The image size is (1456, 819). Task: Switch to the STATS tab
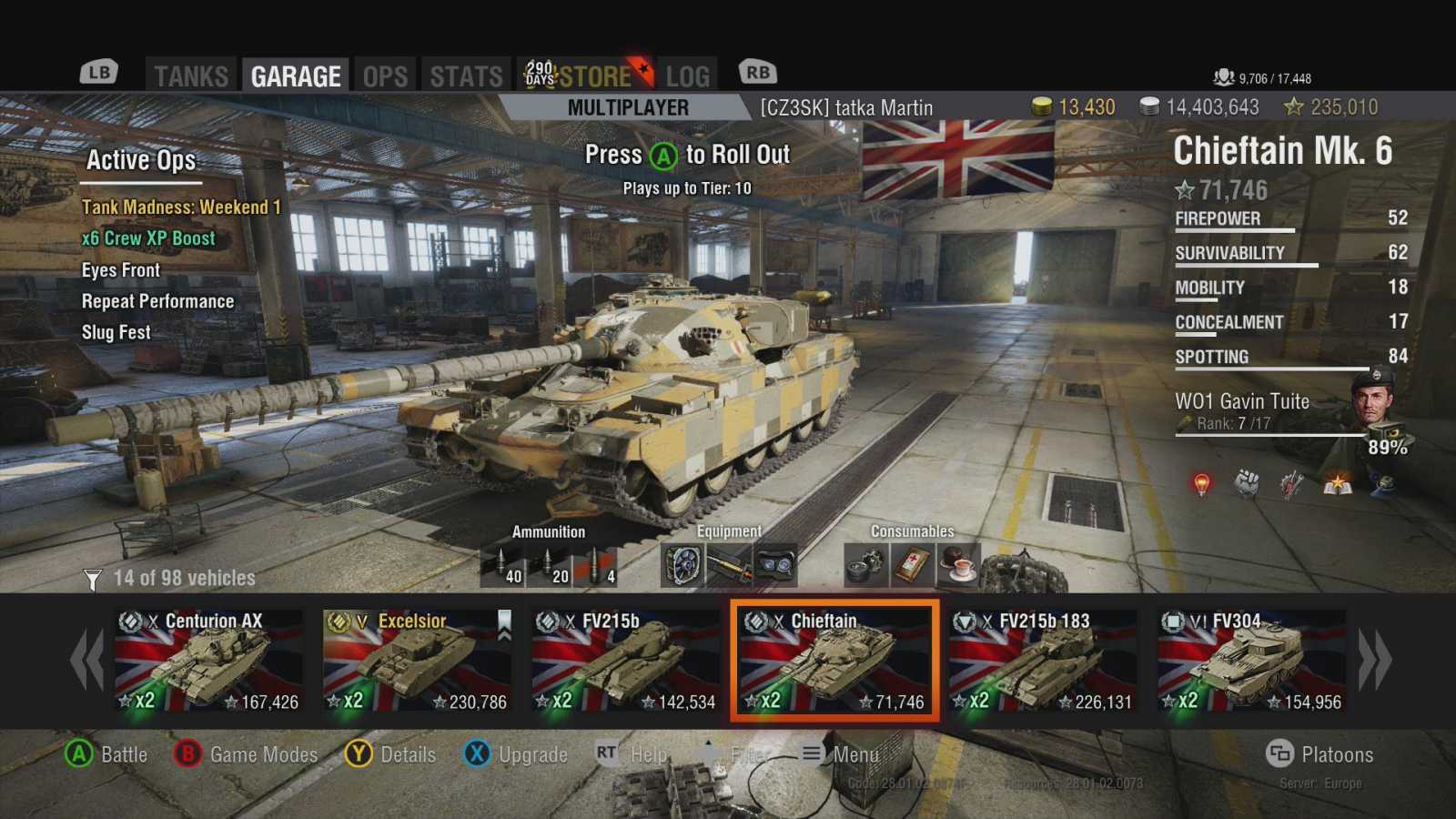(x=466, y=76)
